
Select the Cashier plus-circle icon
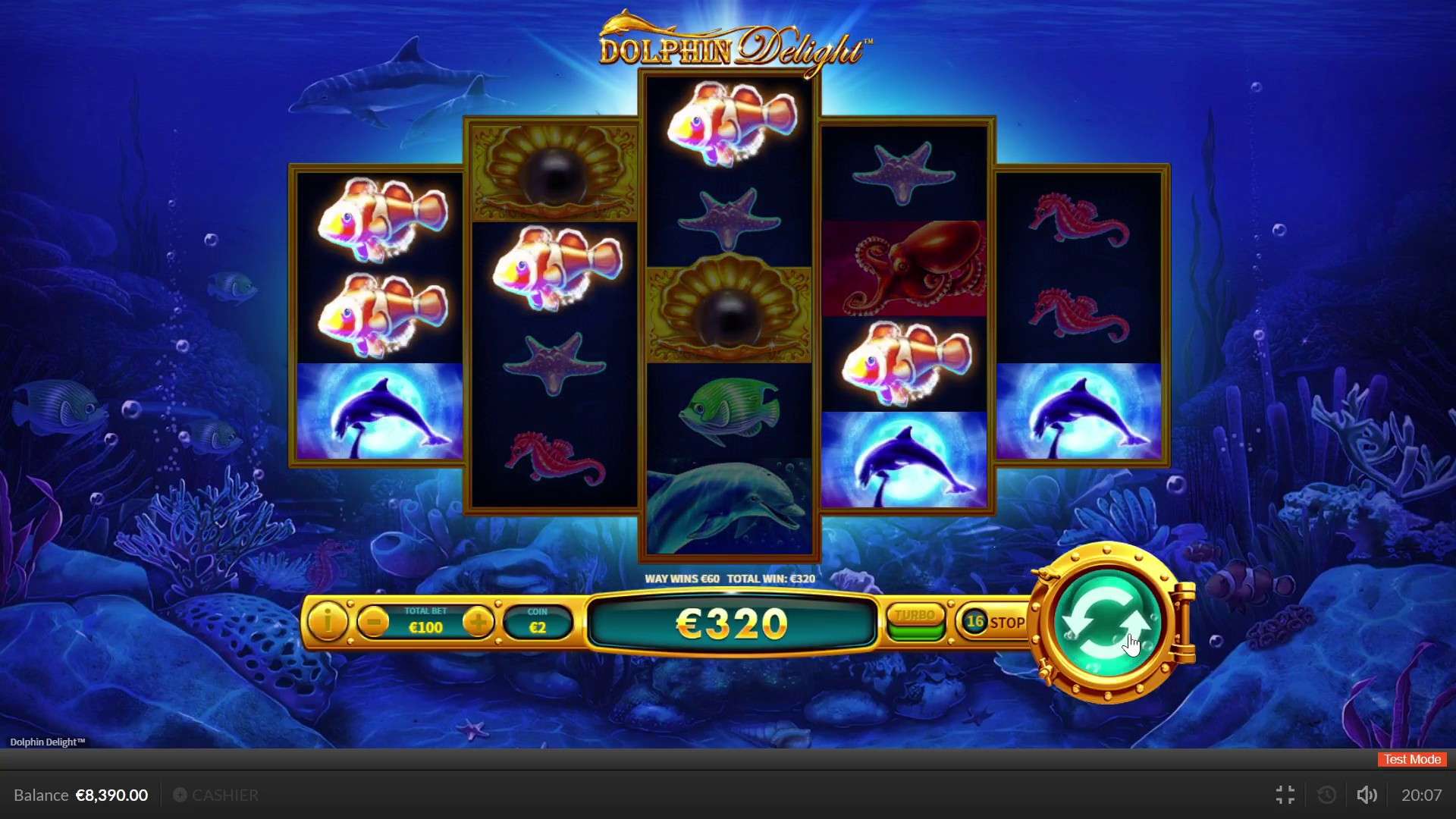coord(180,795)
